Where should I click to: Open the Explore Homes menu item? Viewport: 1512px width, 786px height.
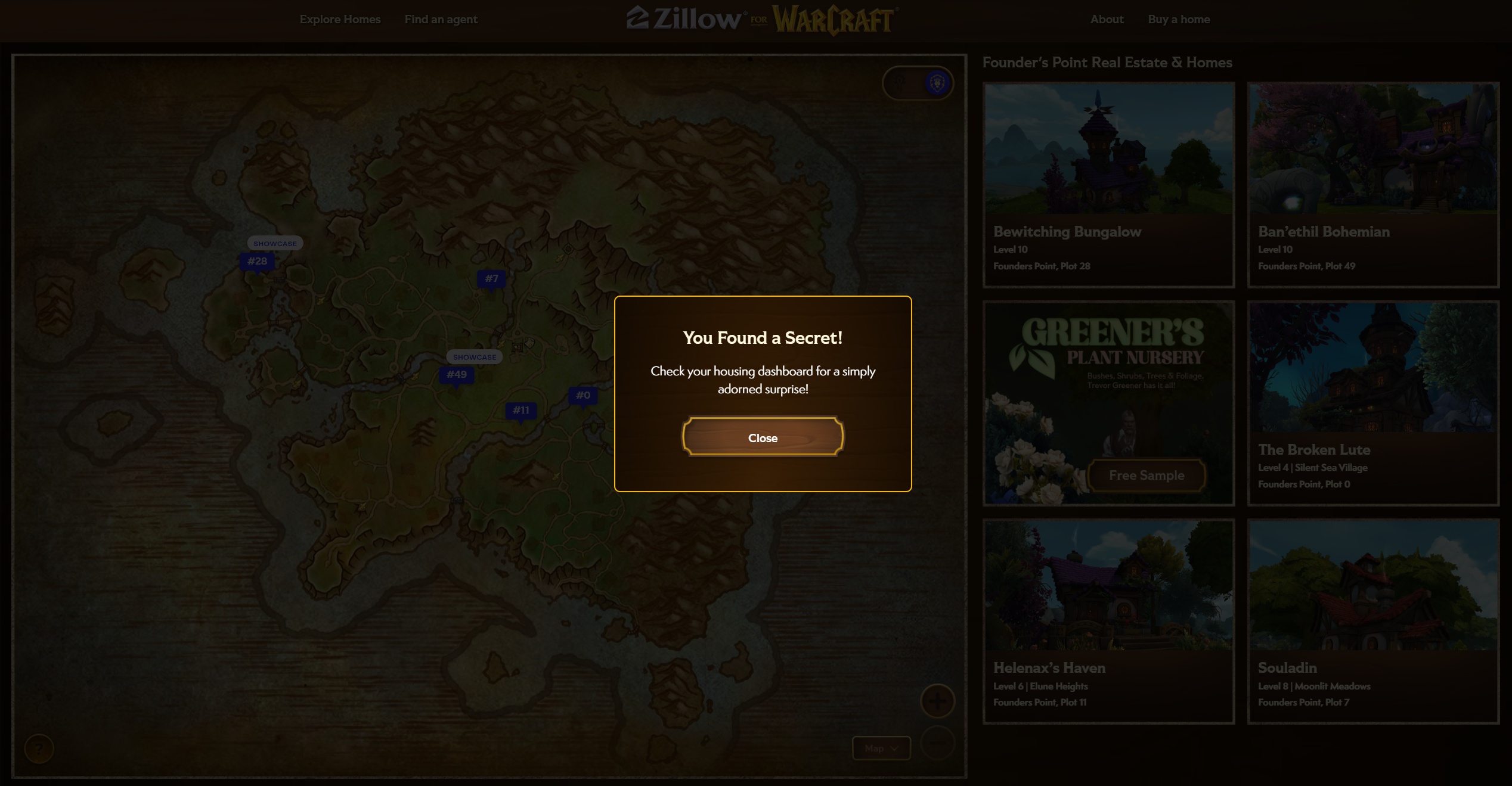[x=340, y=19]
